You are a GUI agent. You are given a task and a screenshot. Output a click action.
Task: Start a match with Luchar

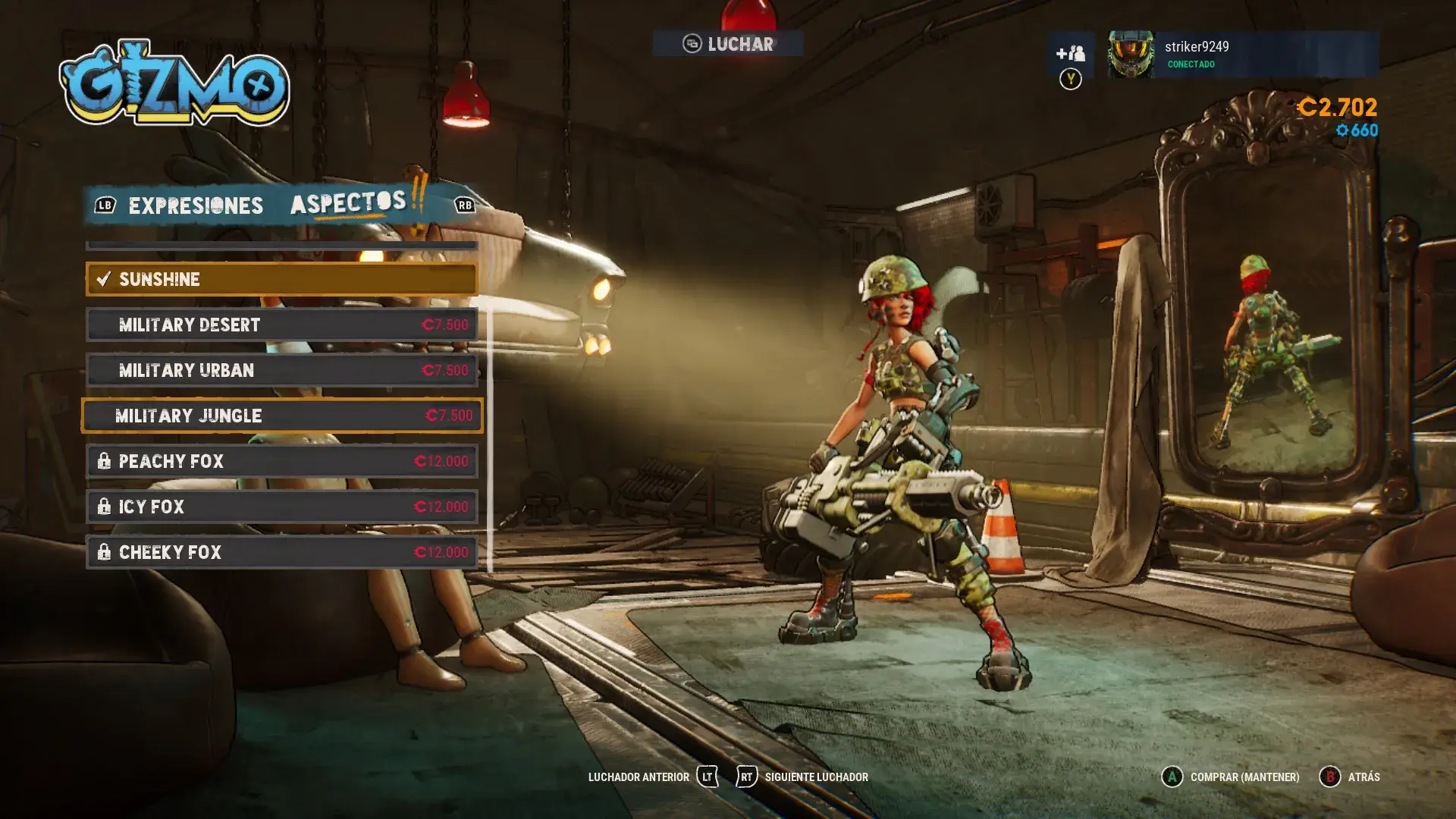pos(728,44)
